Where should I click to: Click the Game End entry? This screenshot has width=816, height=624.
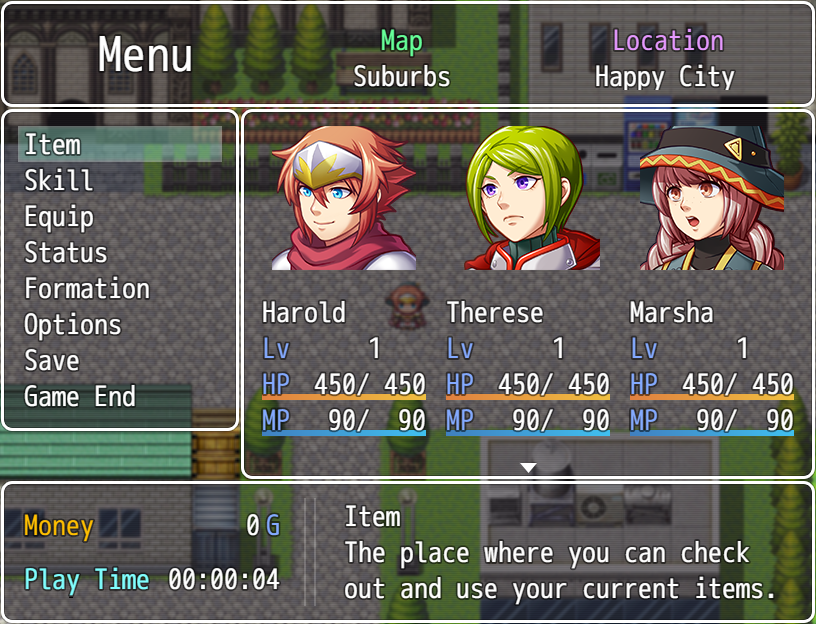pos(80,397)
